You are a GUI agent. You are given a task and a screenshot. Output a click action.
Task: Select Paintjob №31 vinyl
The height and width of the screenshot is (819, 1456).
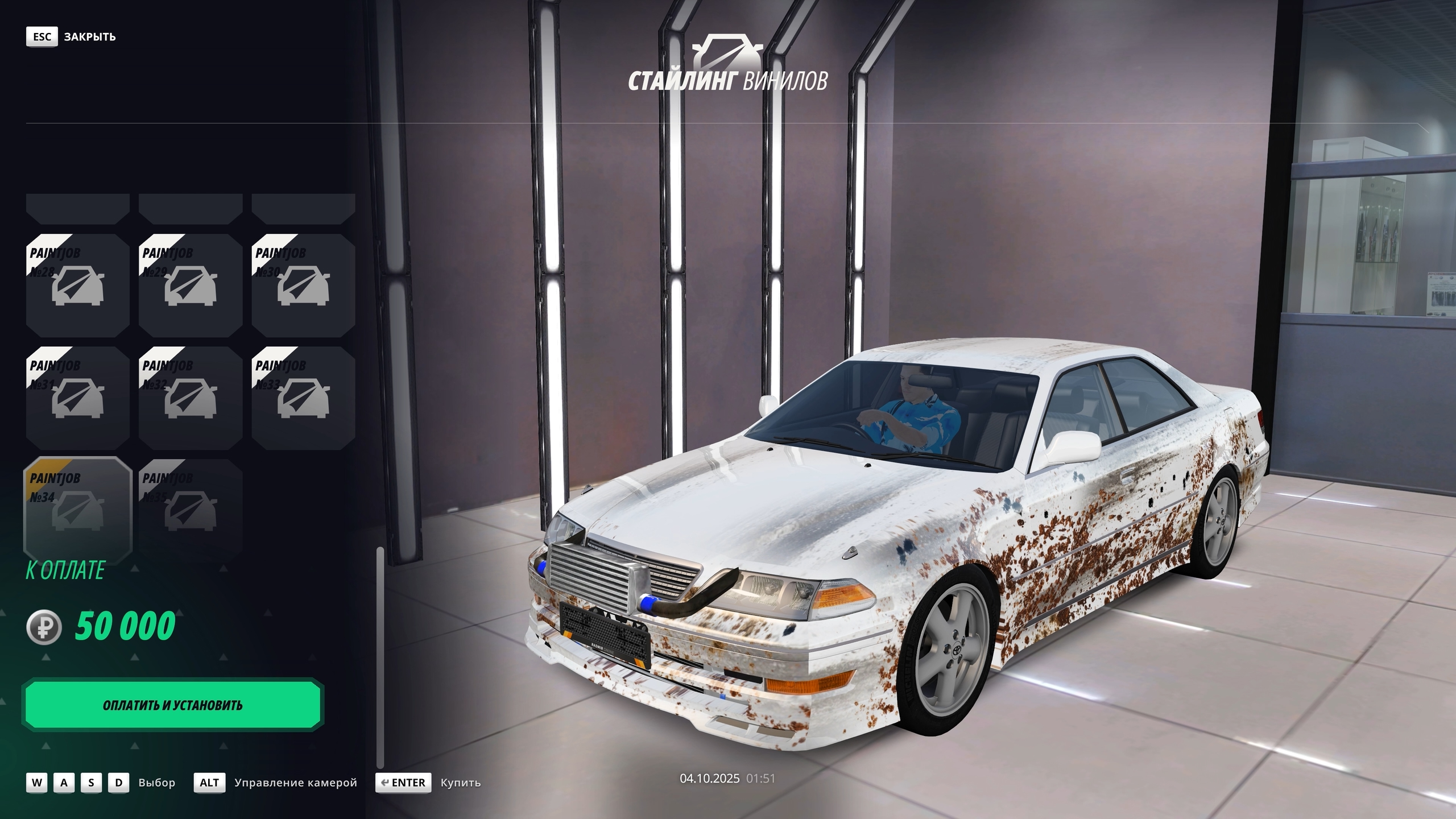pyautogui.click(x=77, y=398)
